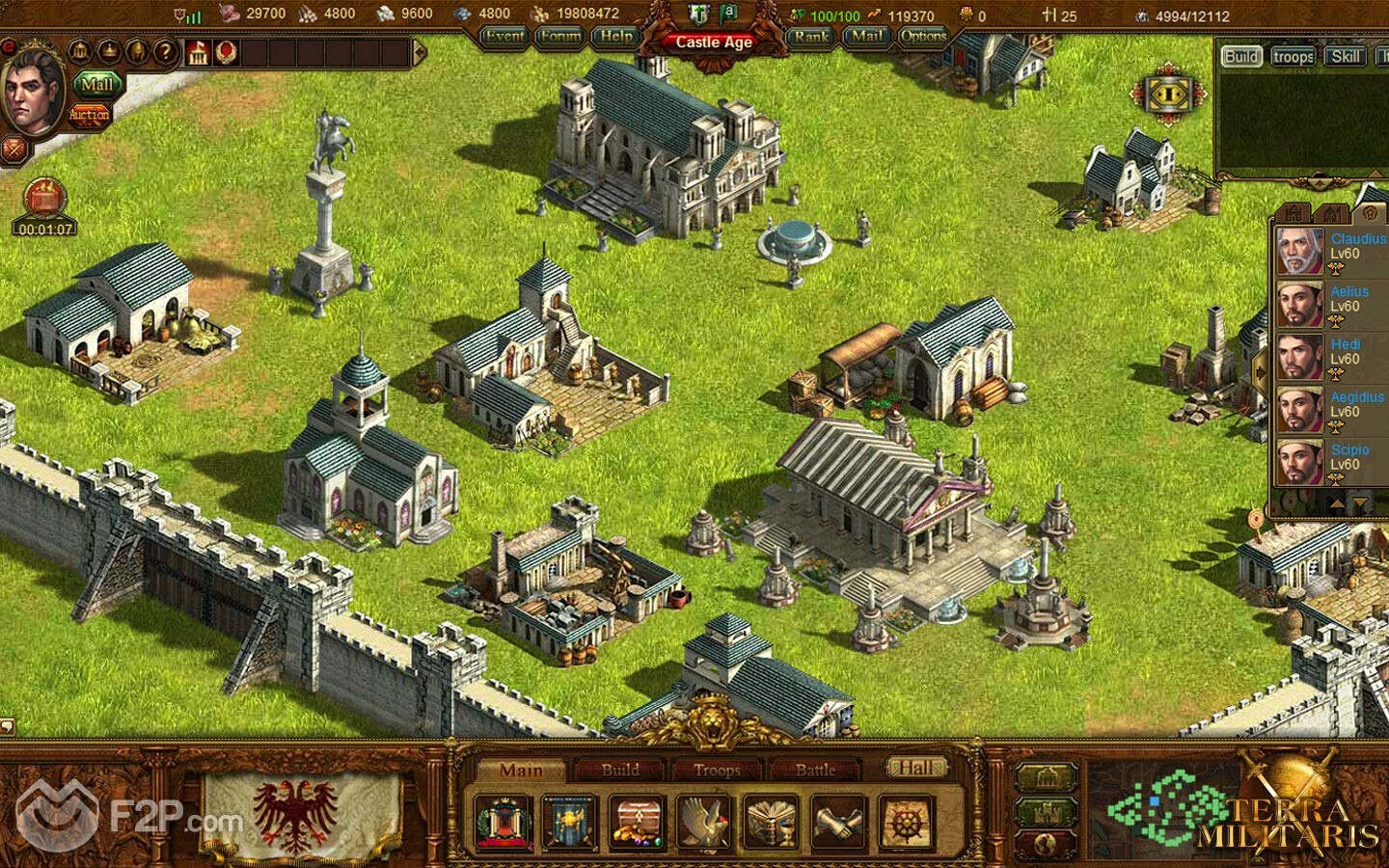
Task: Select the ship wheel map icon
Action: click(x=905, y=823)
